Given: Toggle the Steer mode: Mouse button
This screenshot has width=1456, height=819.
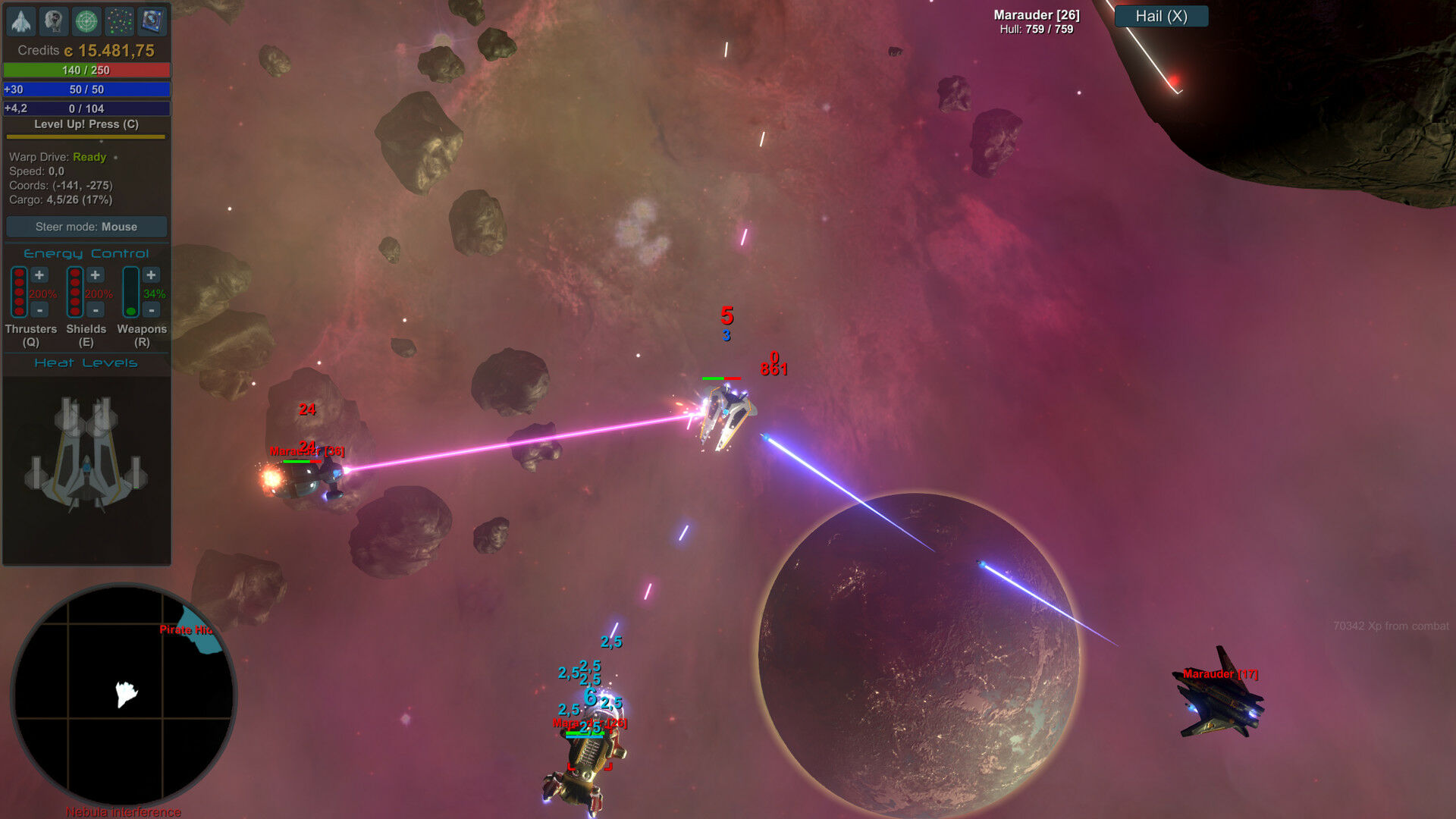Looking at the screenshot, I should click(86, 227).
